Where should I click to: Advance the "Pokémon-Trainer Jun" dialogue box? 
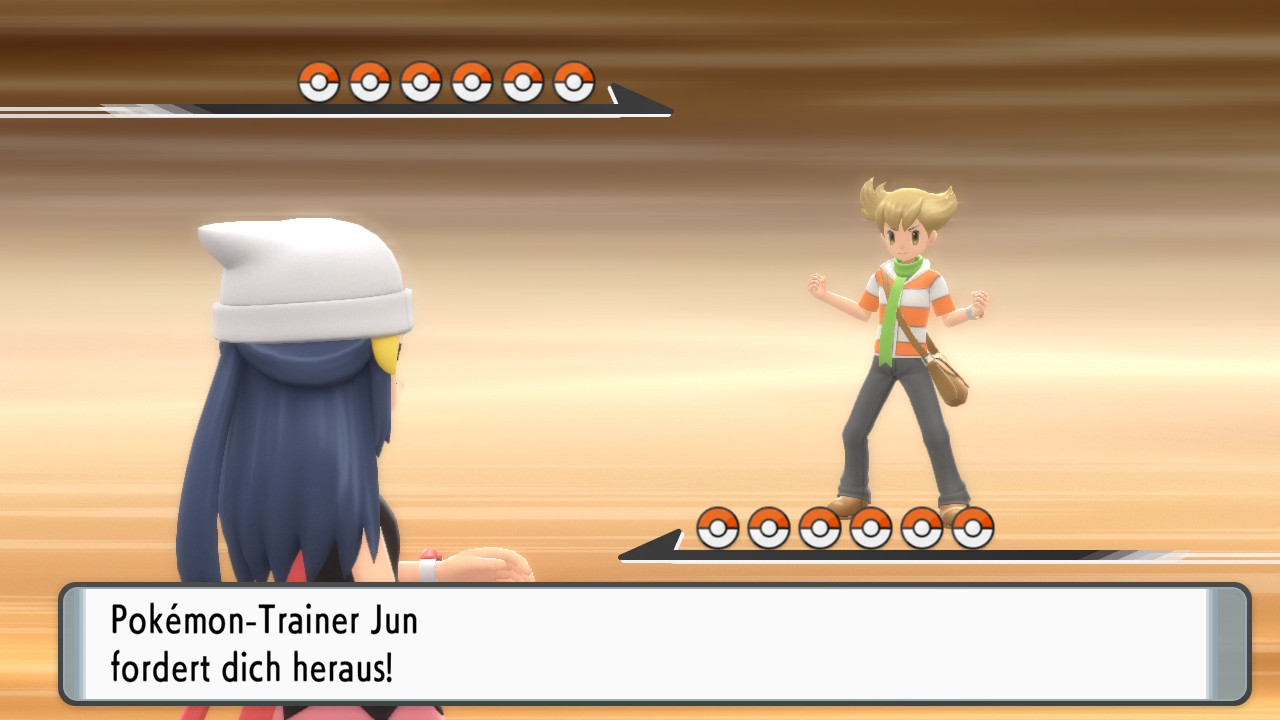pos(655,644)
